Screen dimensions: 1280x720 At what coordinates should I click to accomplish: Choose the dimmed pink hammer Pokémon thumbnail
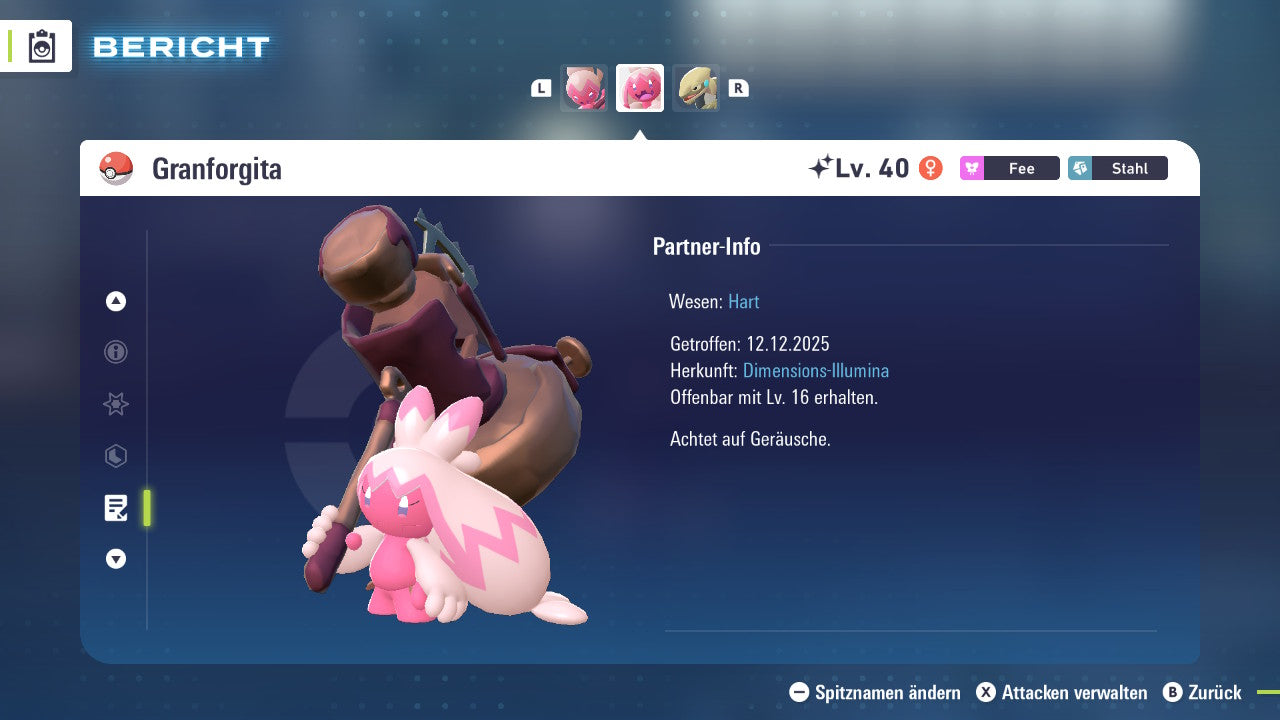tap(584, 88)
